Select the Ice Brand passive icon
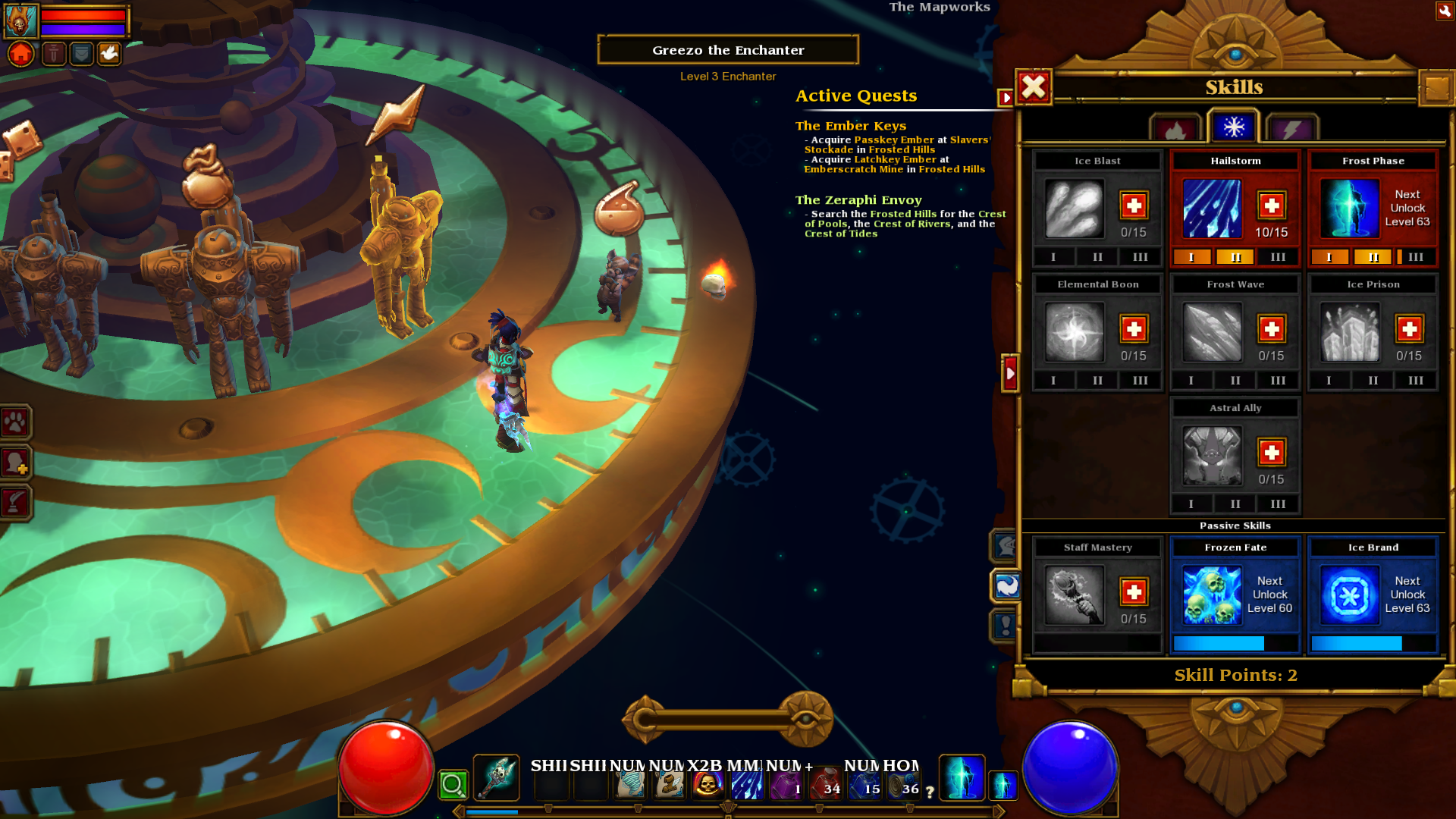This screenshot has width=1456, height=819. pyautogui.click(x=1349, y=595)
